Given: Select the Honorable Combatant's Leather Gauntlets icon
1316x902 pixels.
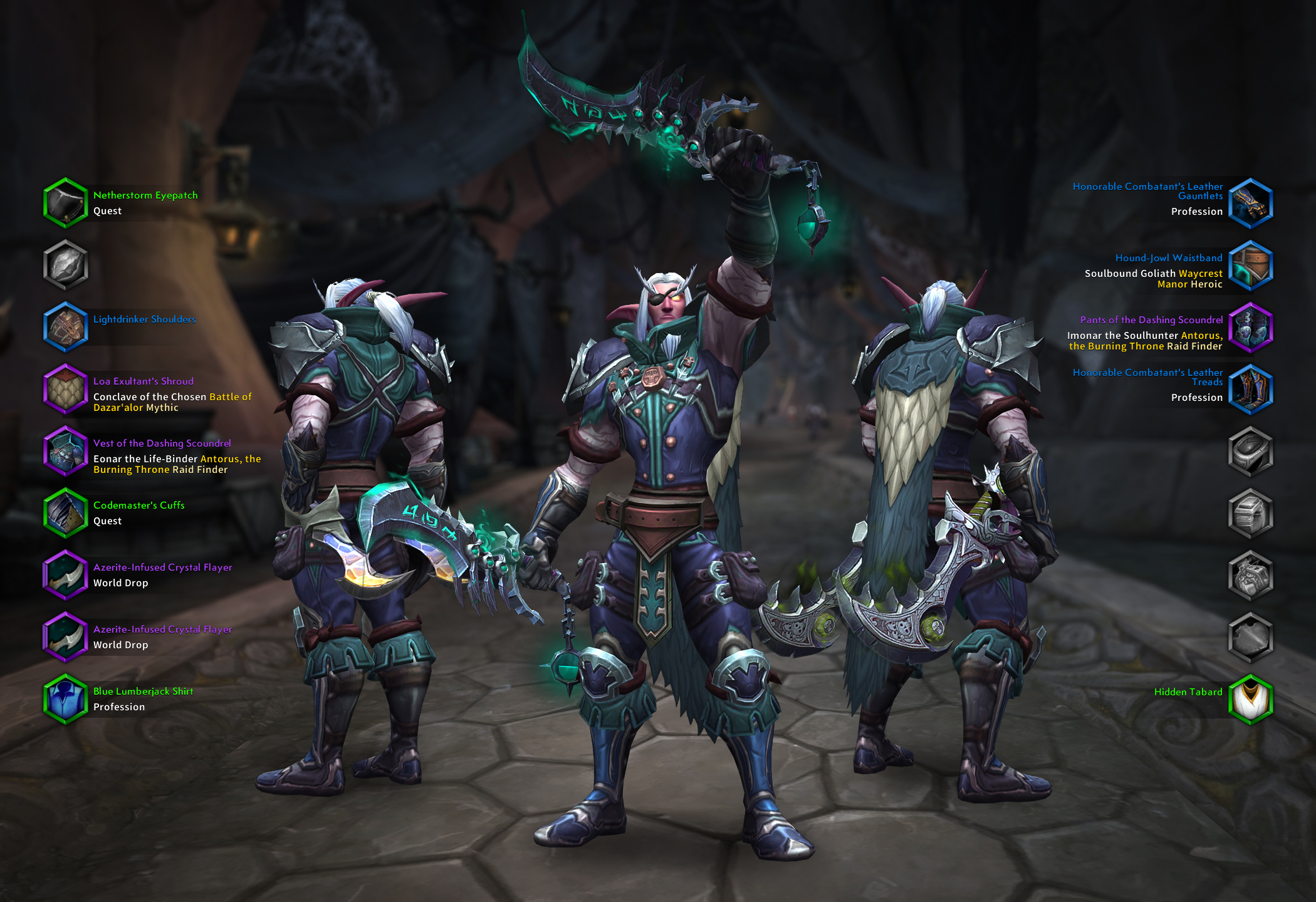Looking at the screenshot, I should point(1252,202).
